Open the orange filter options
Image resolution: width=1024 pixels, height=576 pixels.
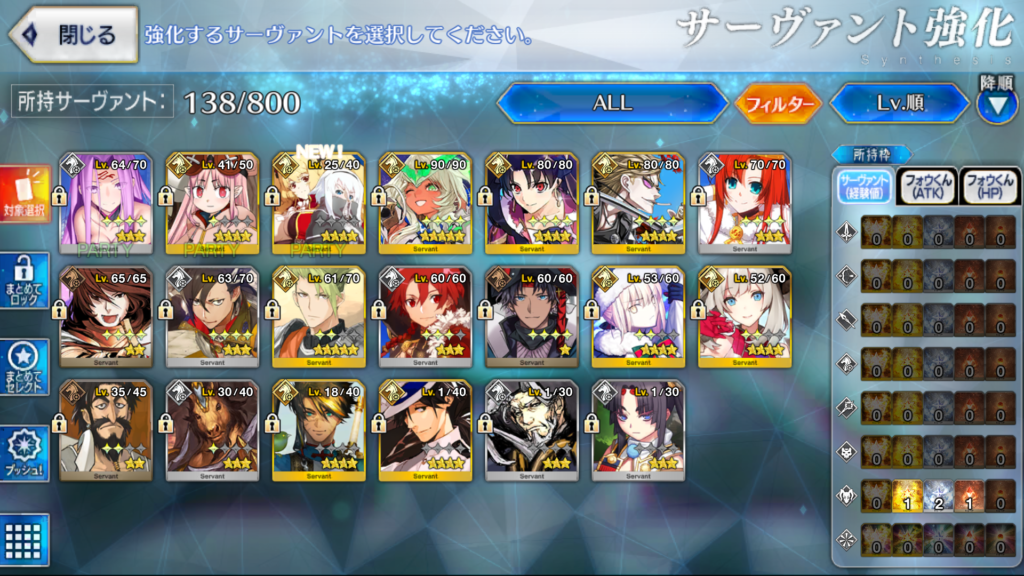click(x=778, y=103)
